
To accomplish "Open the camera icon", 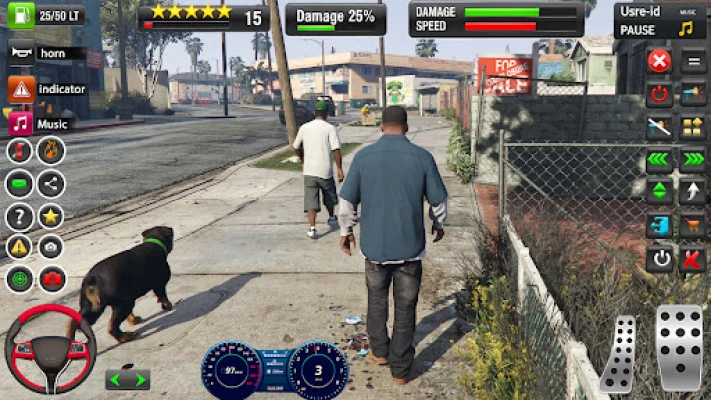I will (51, 247).
